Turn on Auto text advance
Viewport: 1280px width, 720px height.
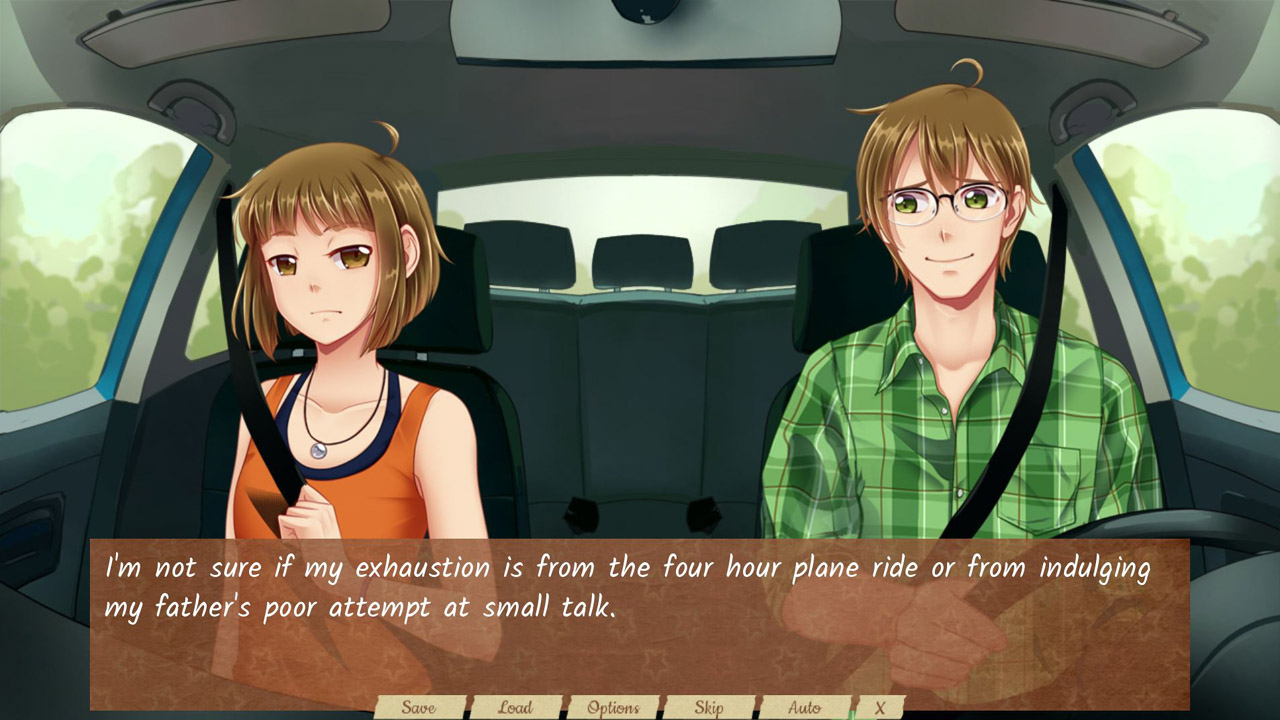[x=804, y=707]
